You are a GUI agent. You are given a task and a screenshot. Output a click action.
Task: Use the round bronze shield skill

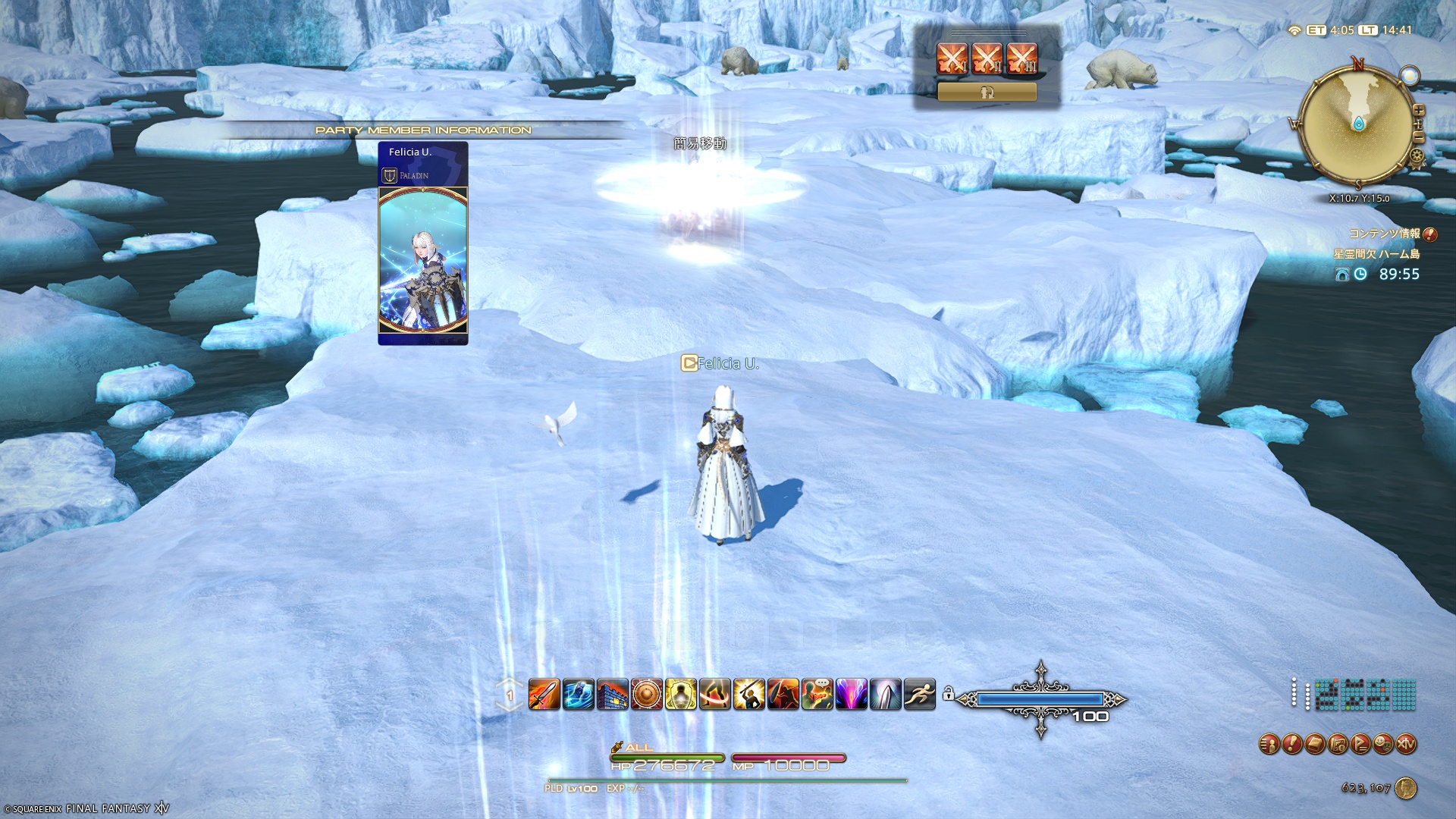[x=646, y=694]
